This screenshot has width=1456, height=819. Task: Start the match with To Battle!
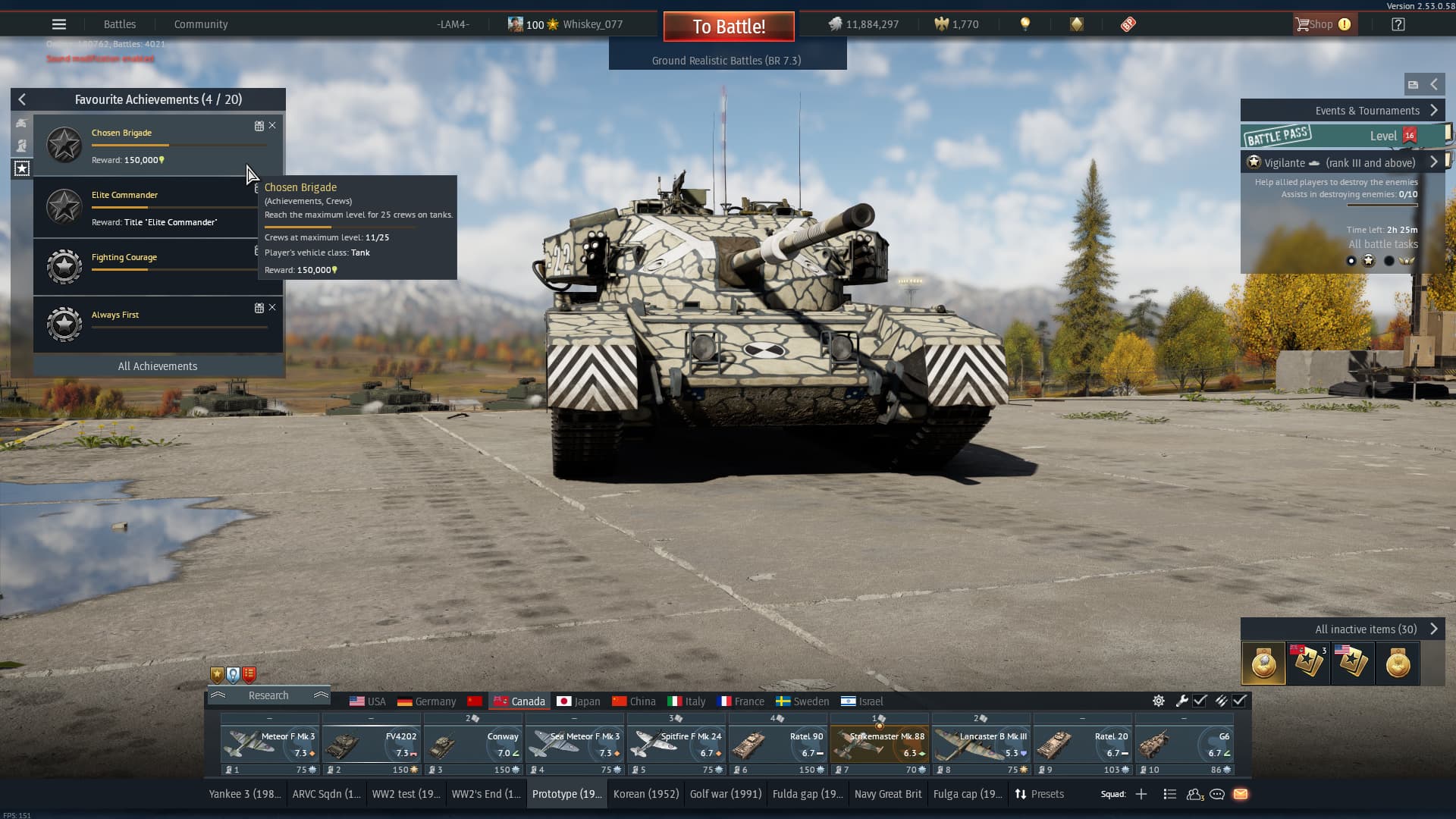pos(729,27)
